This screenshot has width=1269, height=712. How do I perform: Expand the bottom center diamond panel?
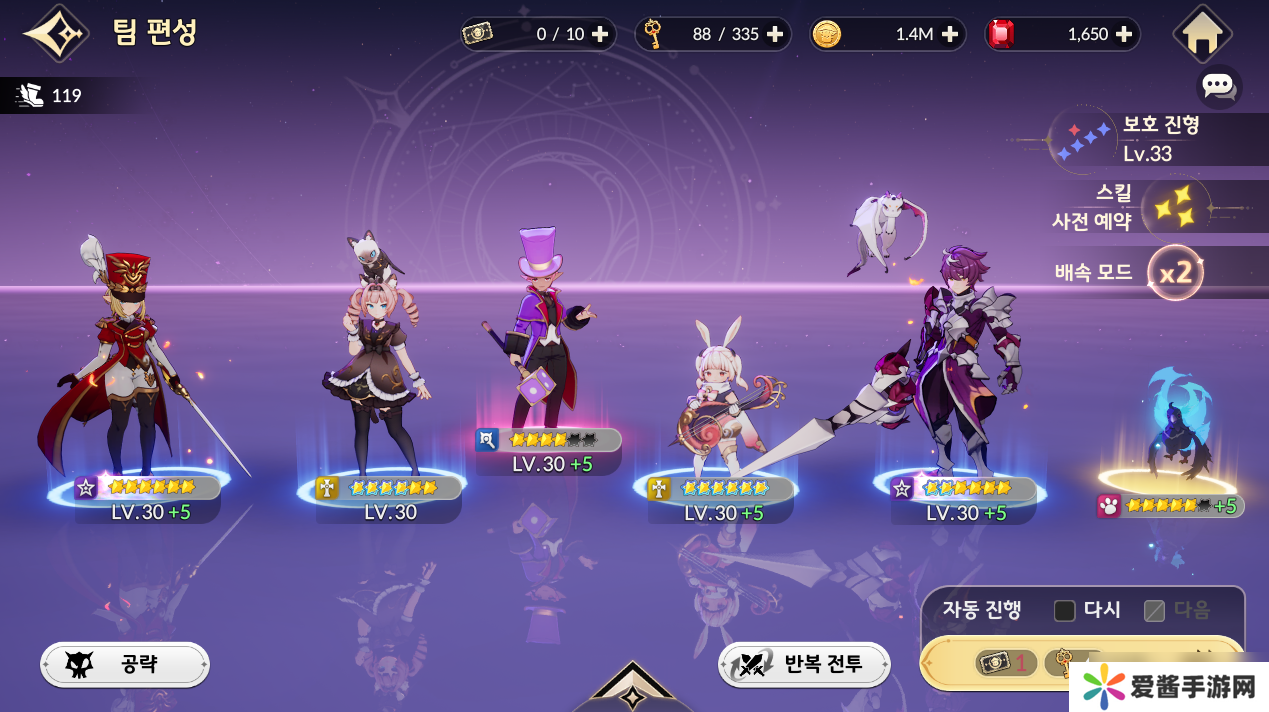click(x=633, y=690)
